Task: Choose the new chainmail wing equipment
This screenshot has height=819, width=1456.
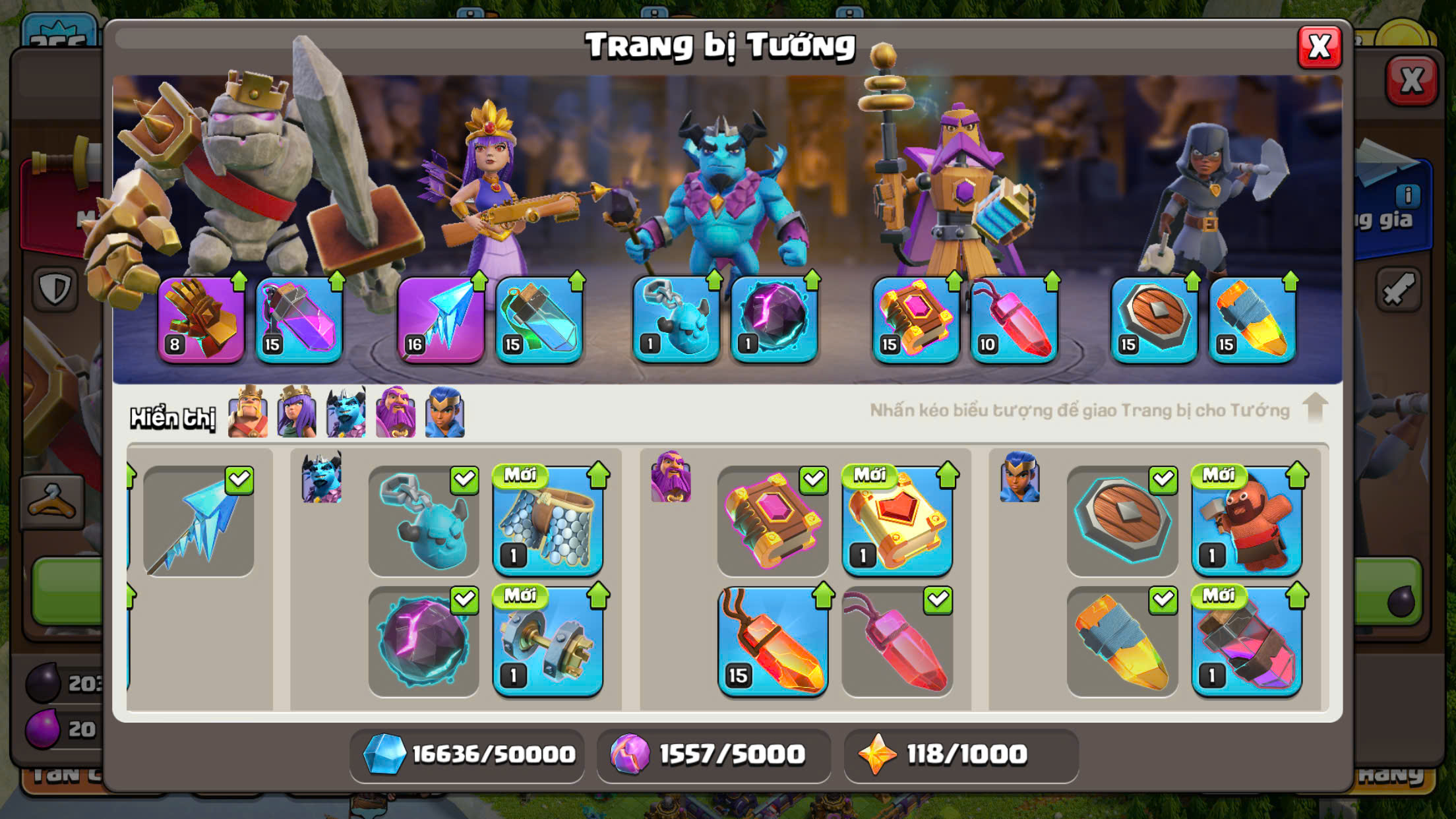Action: pos(548,521)
